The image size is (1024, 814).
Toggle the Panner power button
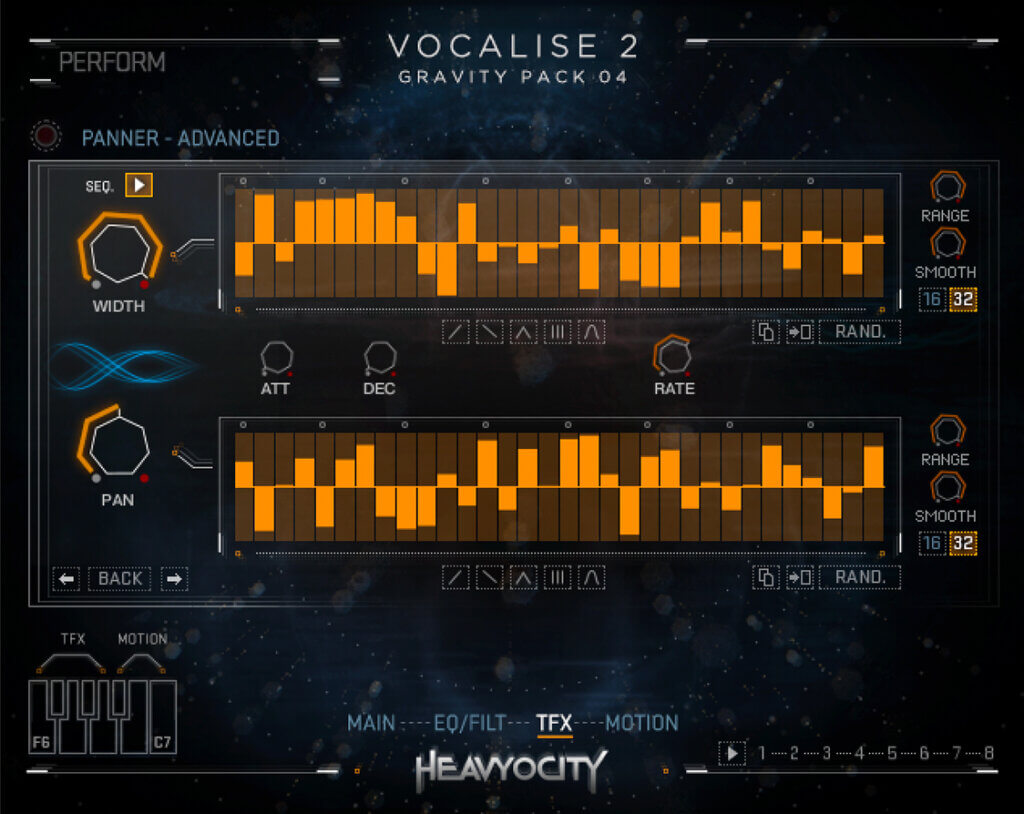(x=45, y=135)
